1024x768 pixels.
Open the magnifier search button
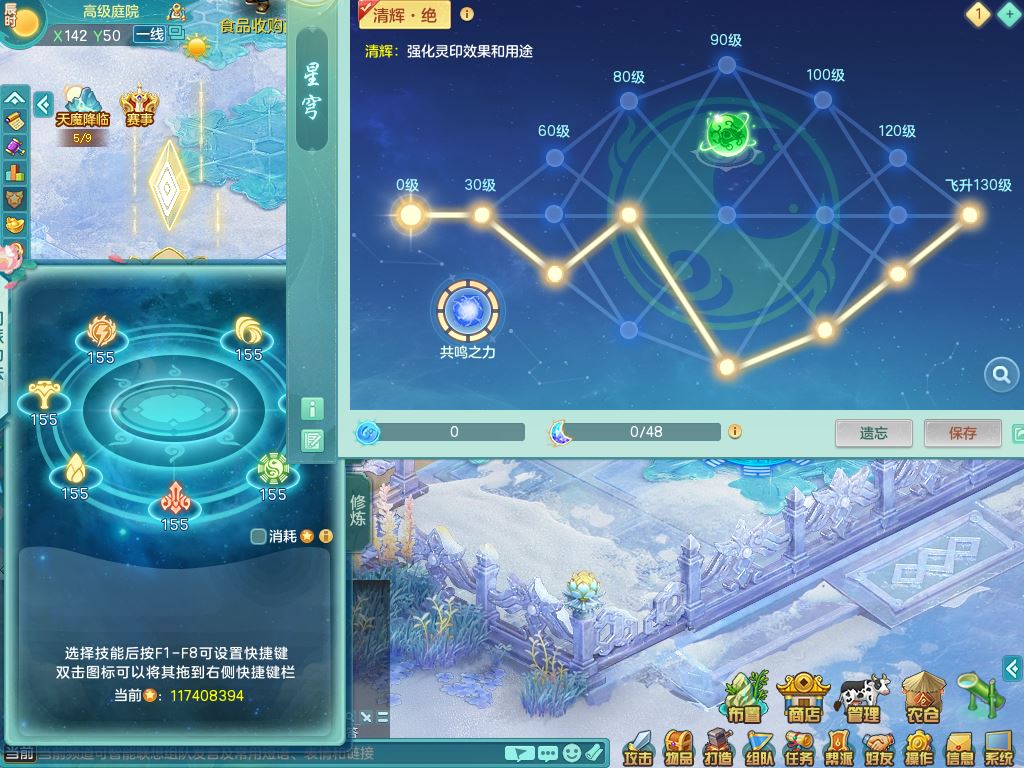(x=1001, y=375)
